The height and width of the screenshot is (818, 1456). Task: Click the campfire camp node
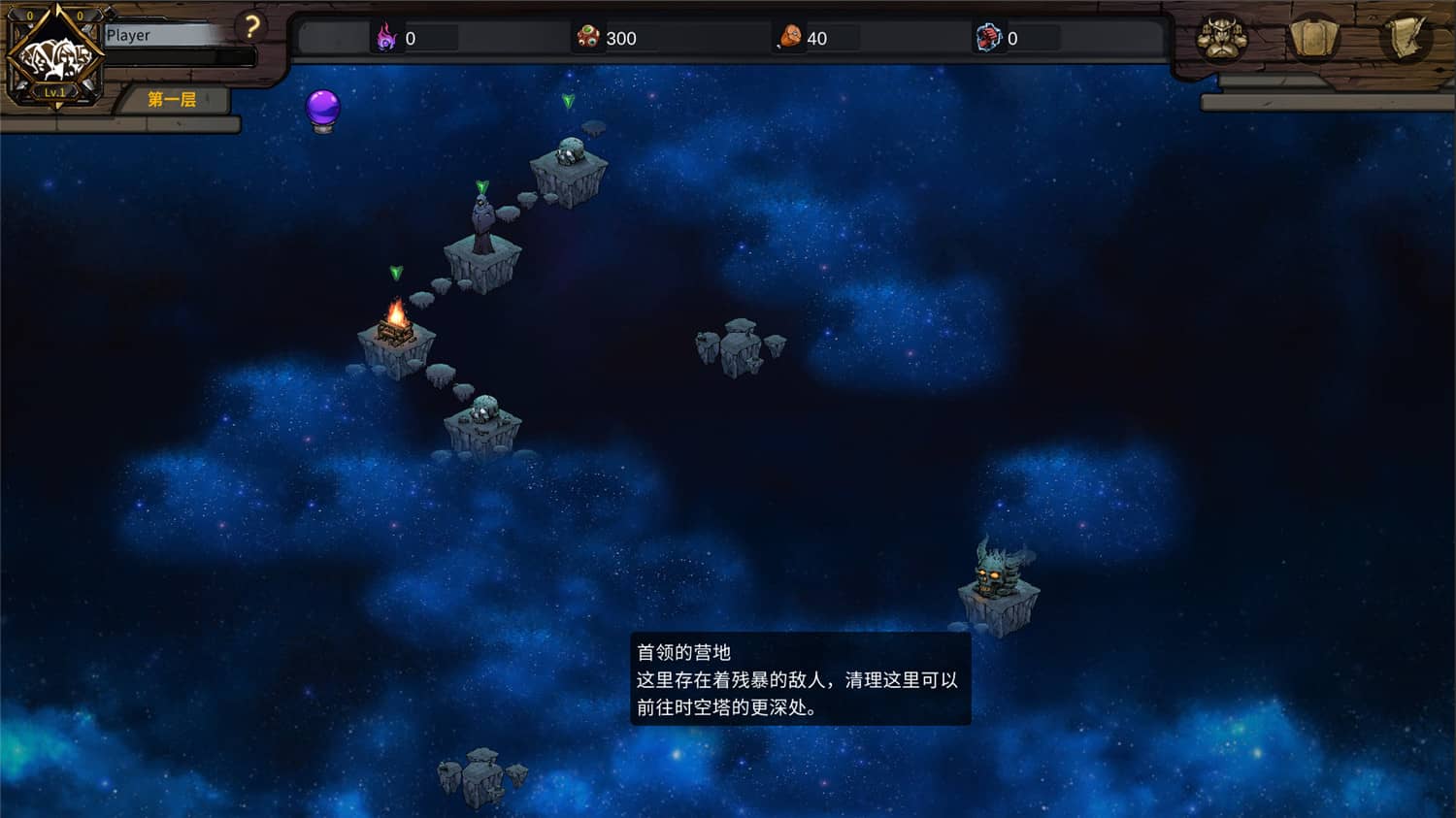coord(396,330)
